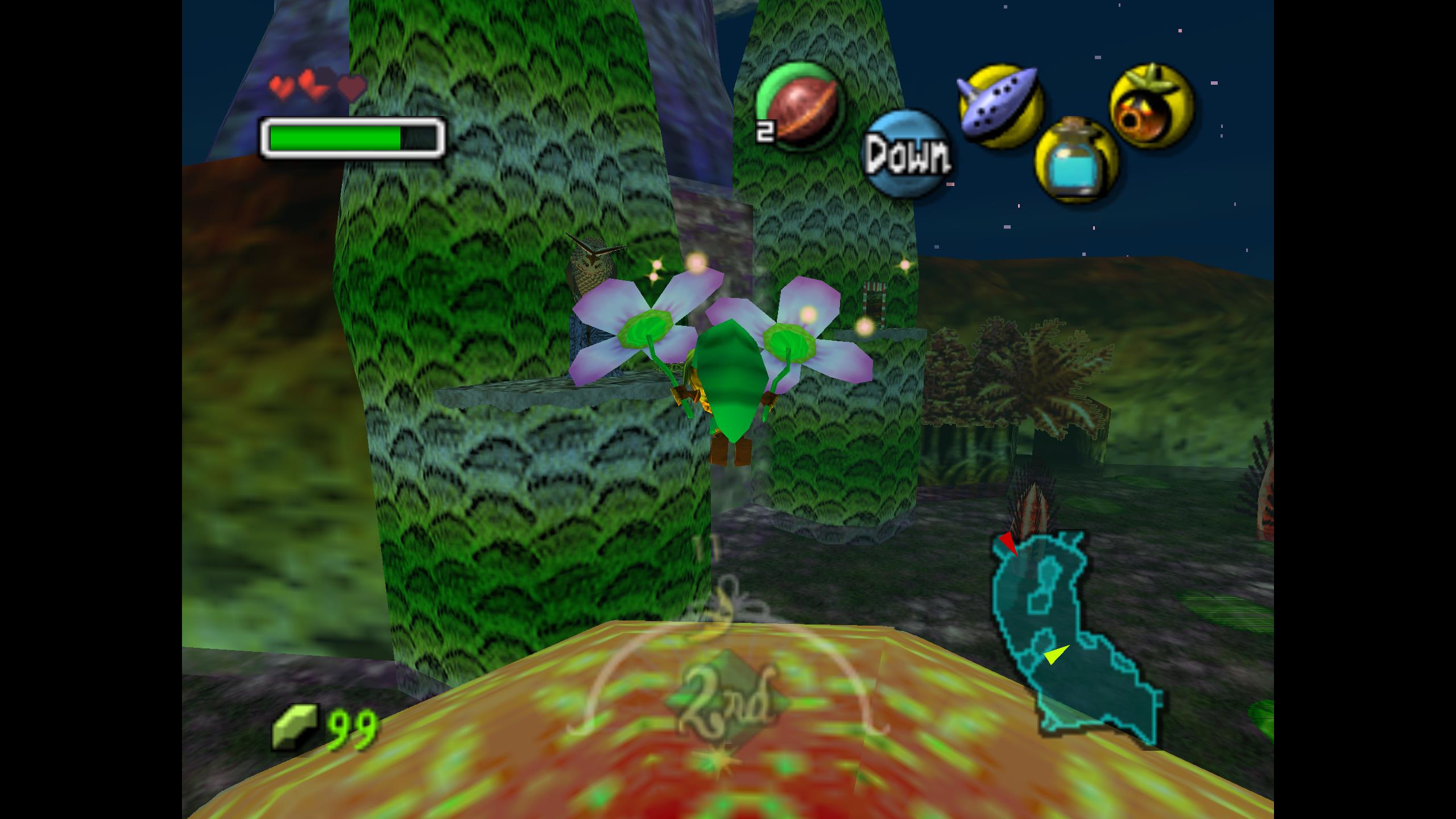Activate the Deku Mask item
This screenshot has height=819, width=1456.
1152,106
